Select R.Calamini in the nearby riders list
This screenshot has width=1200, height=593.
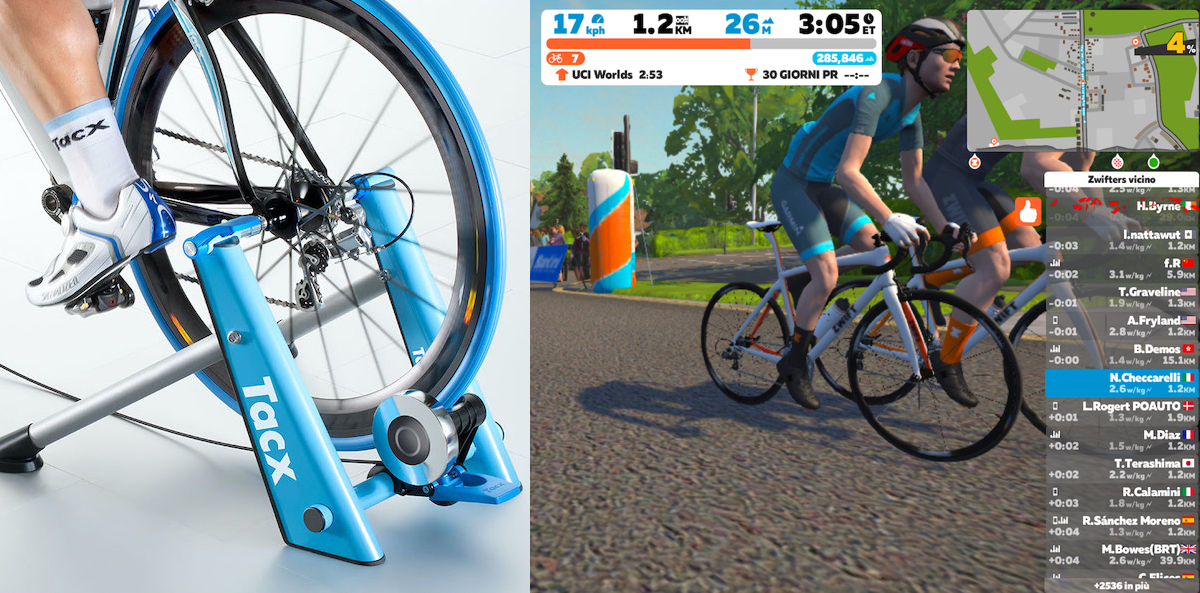click(1121, 497)
